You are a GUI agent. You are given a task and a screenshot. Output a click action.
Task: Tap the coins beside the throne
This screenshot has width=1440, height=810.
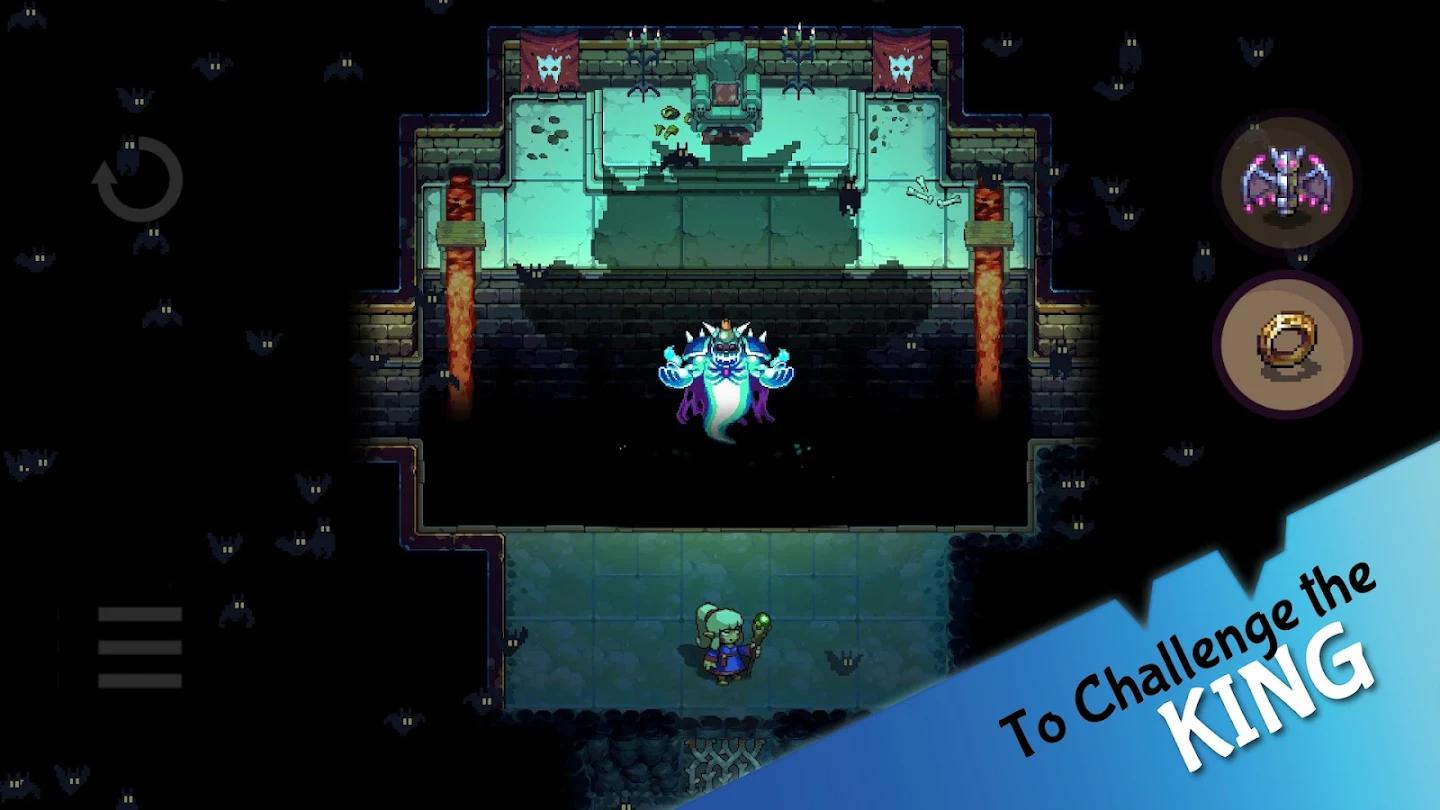(668, 120)
